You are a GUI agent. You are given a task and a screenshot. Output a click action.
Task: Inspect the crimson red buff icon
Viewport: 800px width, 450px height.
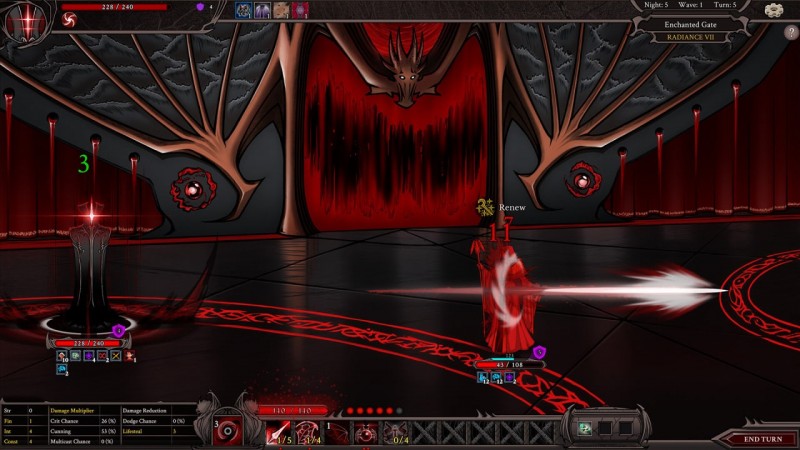click(x=300, y=10)
